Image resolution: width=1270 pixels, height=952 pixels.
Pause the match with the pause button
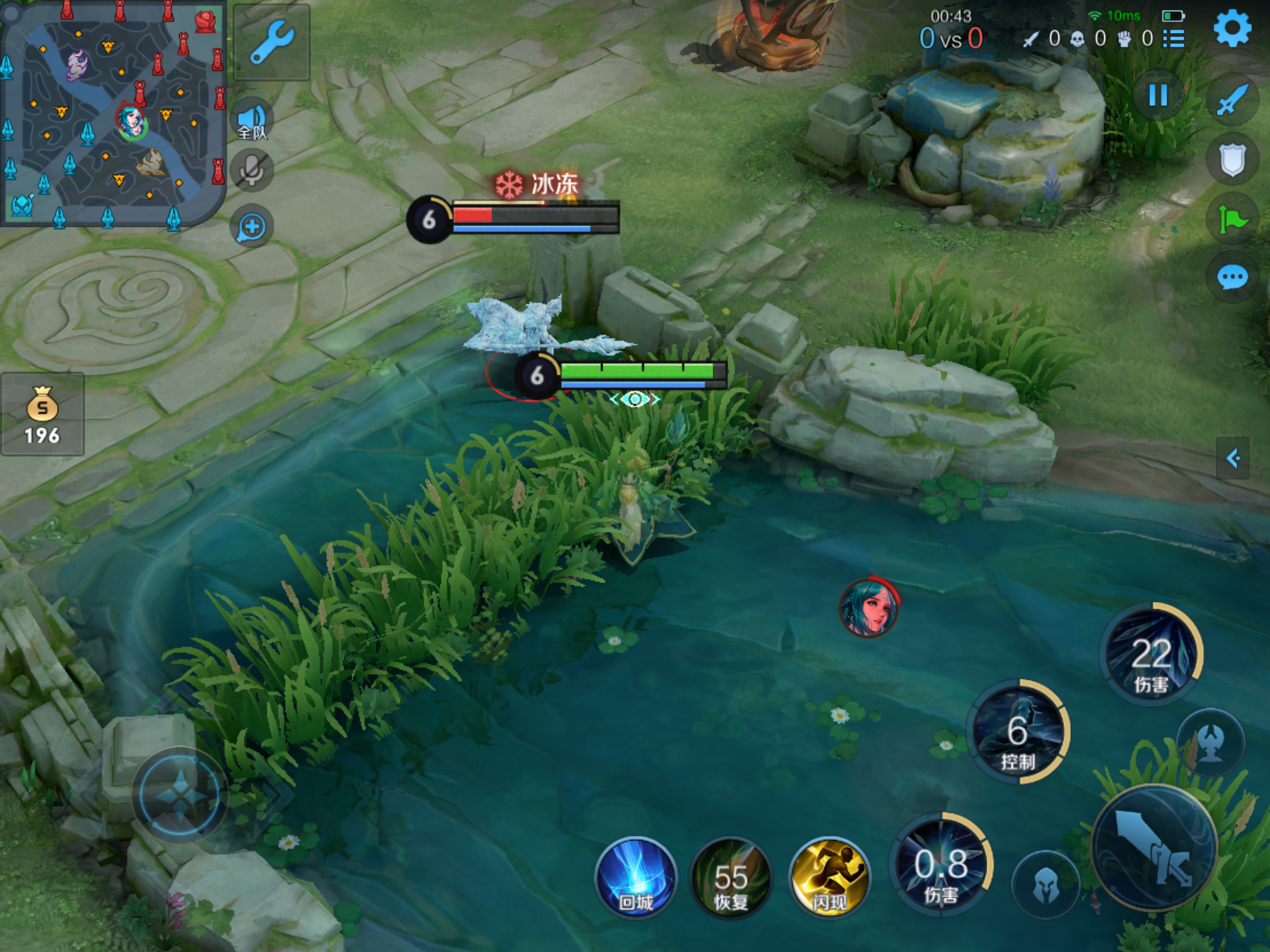(x=1158, y=95)
